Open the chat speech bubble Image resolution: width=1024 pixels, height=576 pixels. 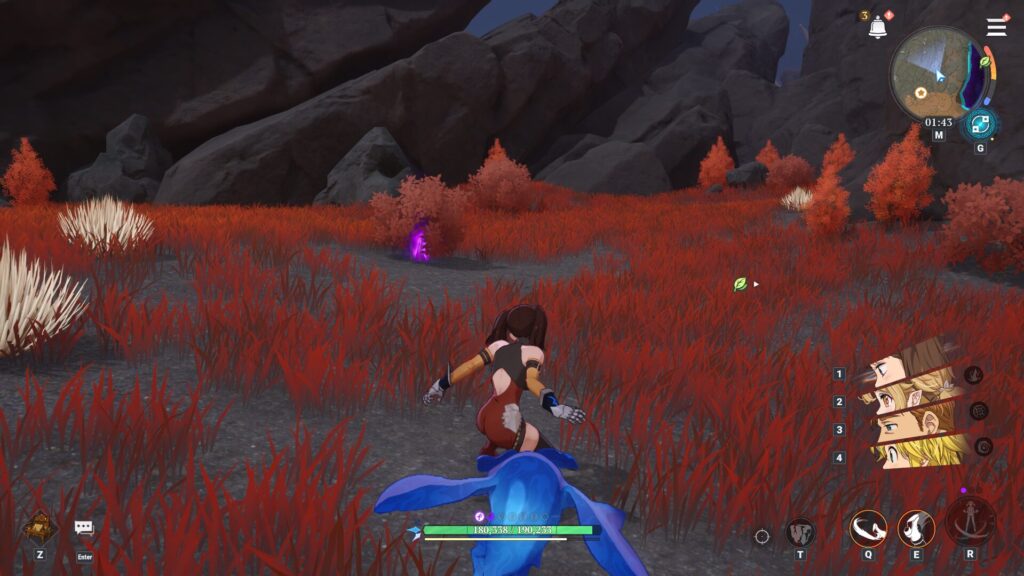point(84,527)
